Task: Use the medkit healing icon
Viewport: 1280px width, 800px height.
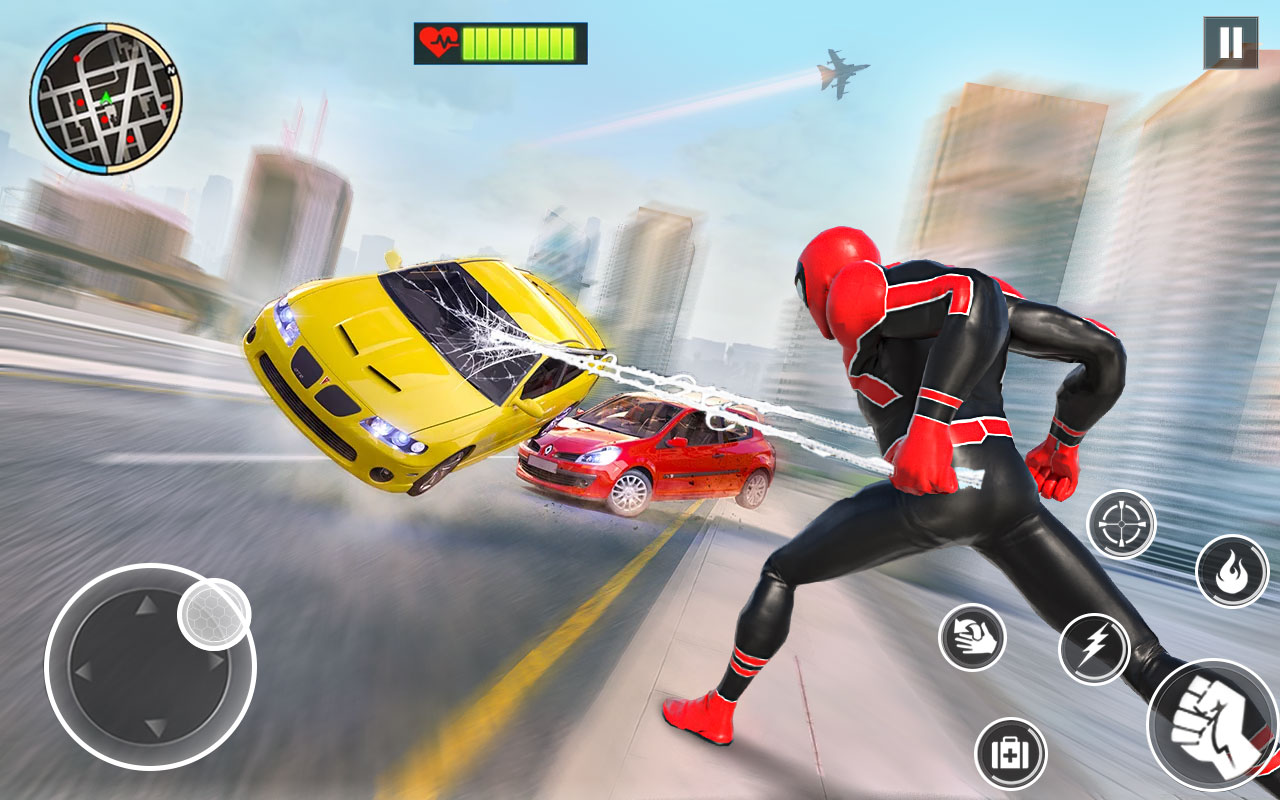Action: 1010,753
